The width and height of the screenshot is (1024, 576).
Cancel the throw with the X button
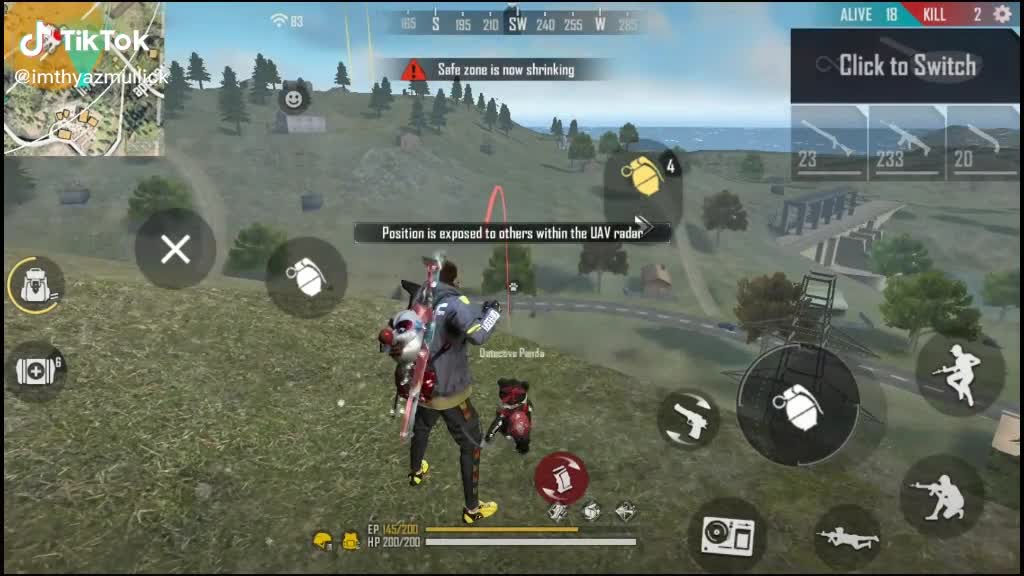click(175, 250)
